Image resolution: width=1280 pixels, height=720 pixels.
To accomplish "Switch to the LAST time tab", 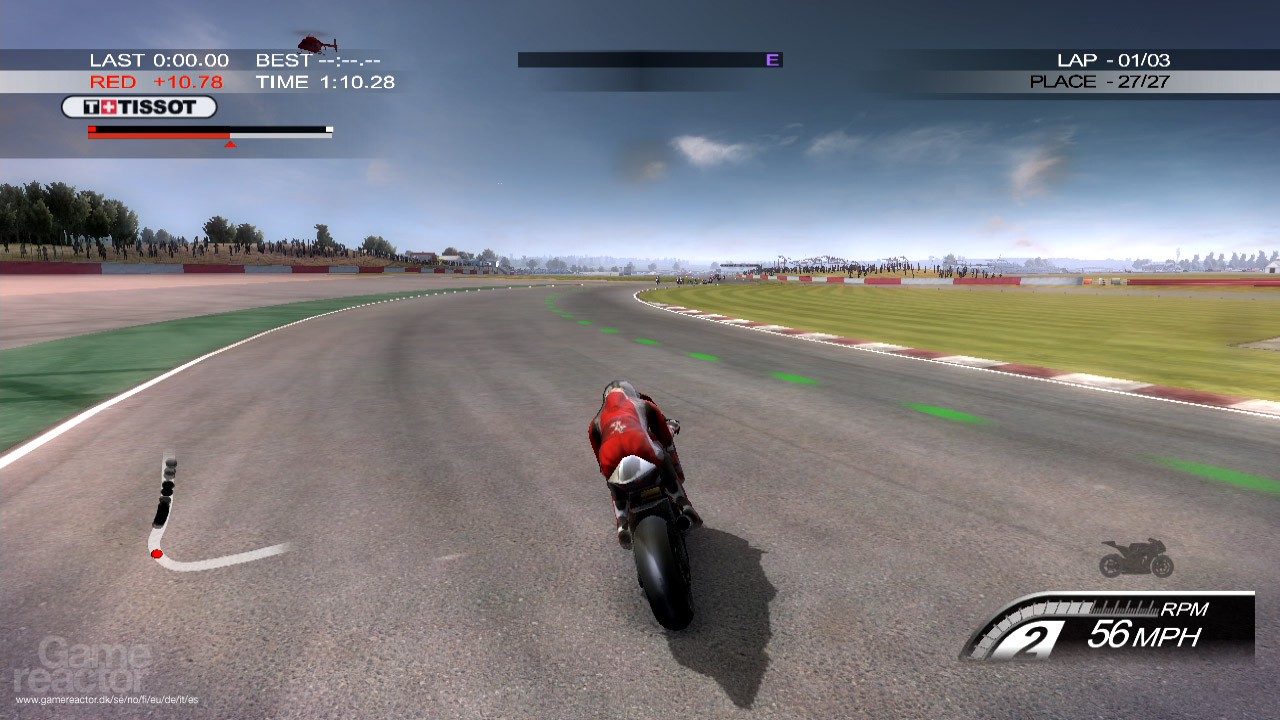I will [160, 60].
